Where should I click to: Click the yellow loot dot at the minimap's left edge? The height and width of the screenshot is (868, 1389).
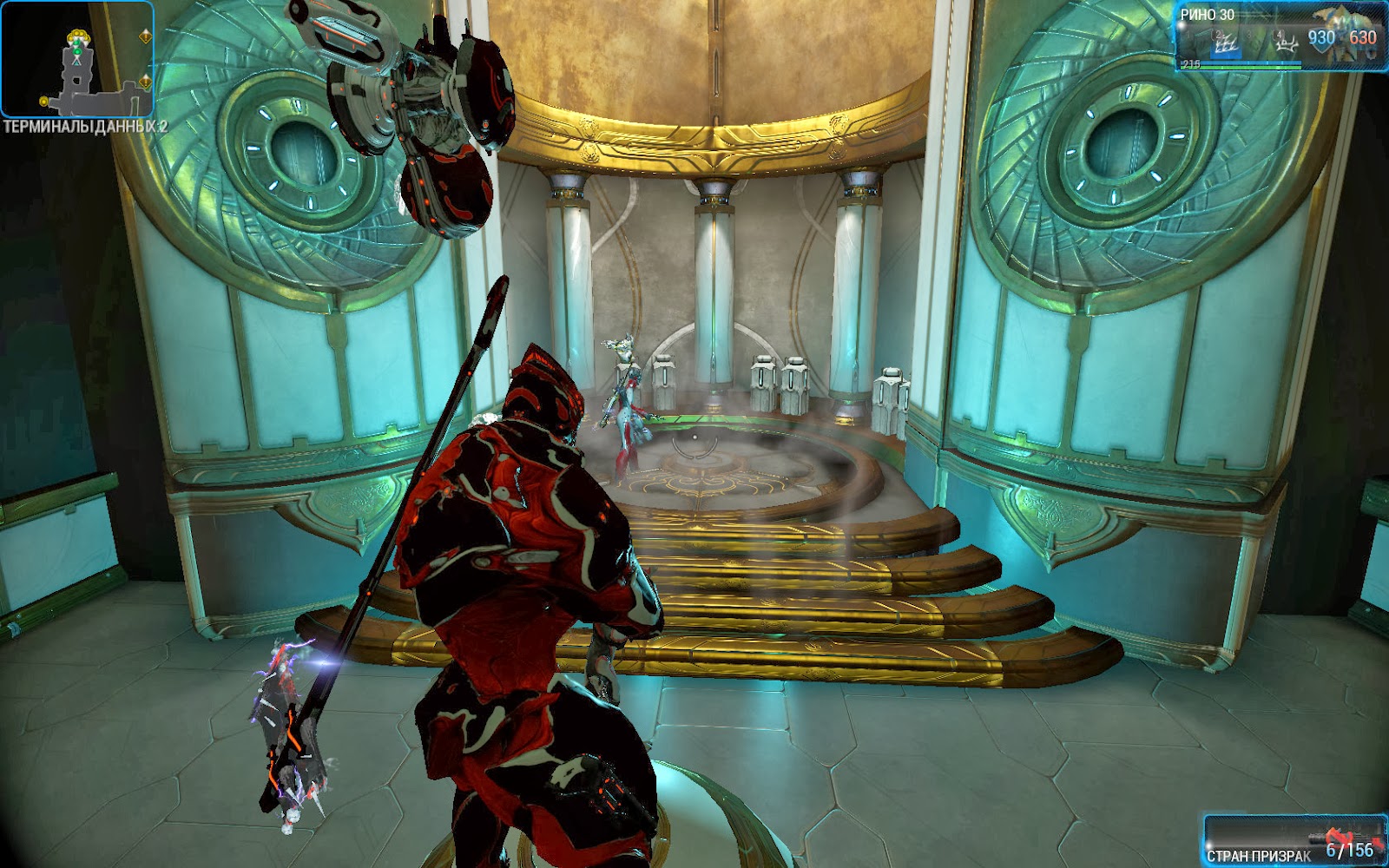[43, 101]
